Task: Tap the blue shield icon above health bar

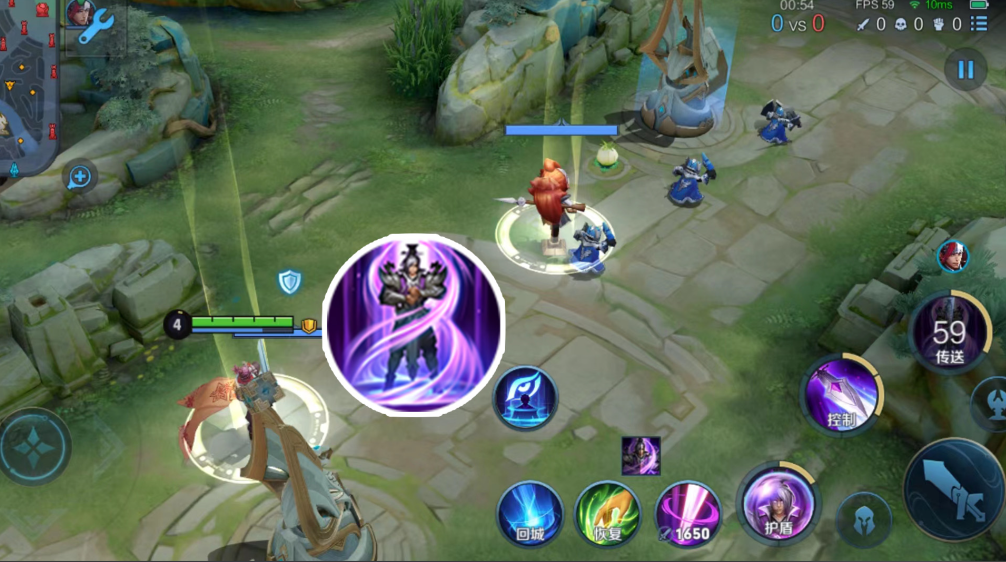Action: point(289,282)
